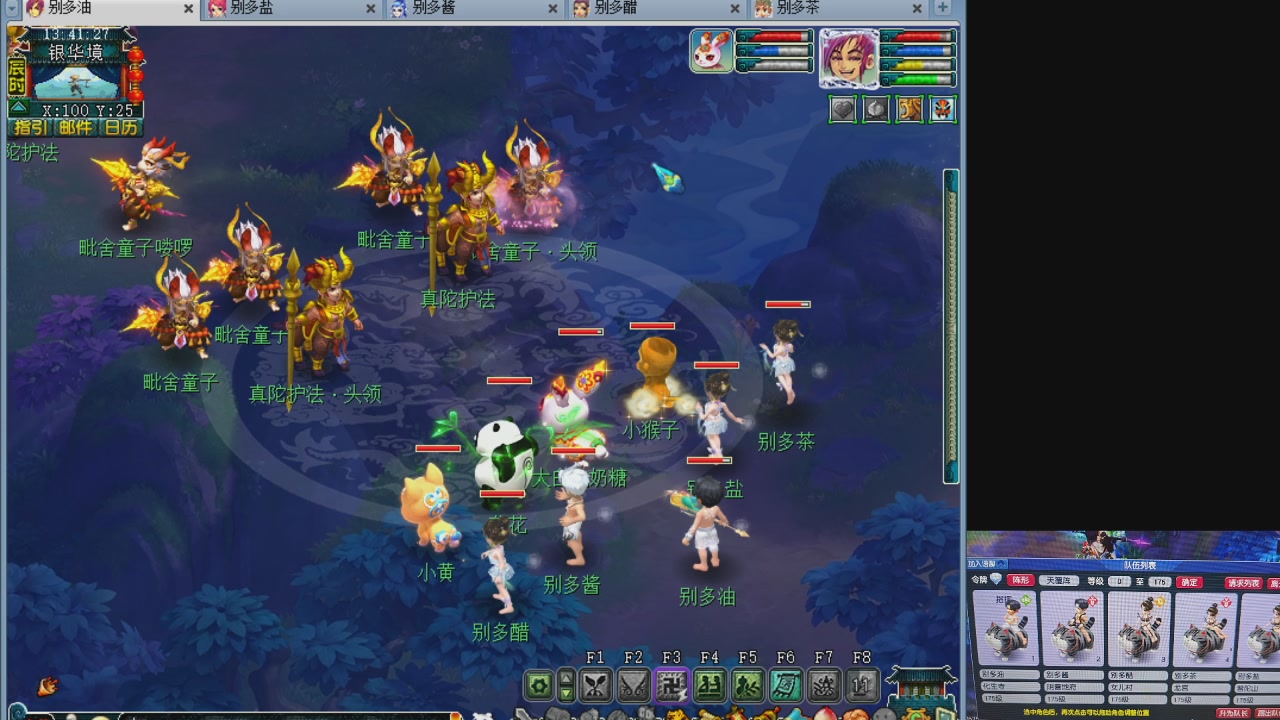
Task: Select the F7 skill slot icon
Action: (x=826, y=685)
